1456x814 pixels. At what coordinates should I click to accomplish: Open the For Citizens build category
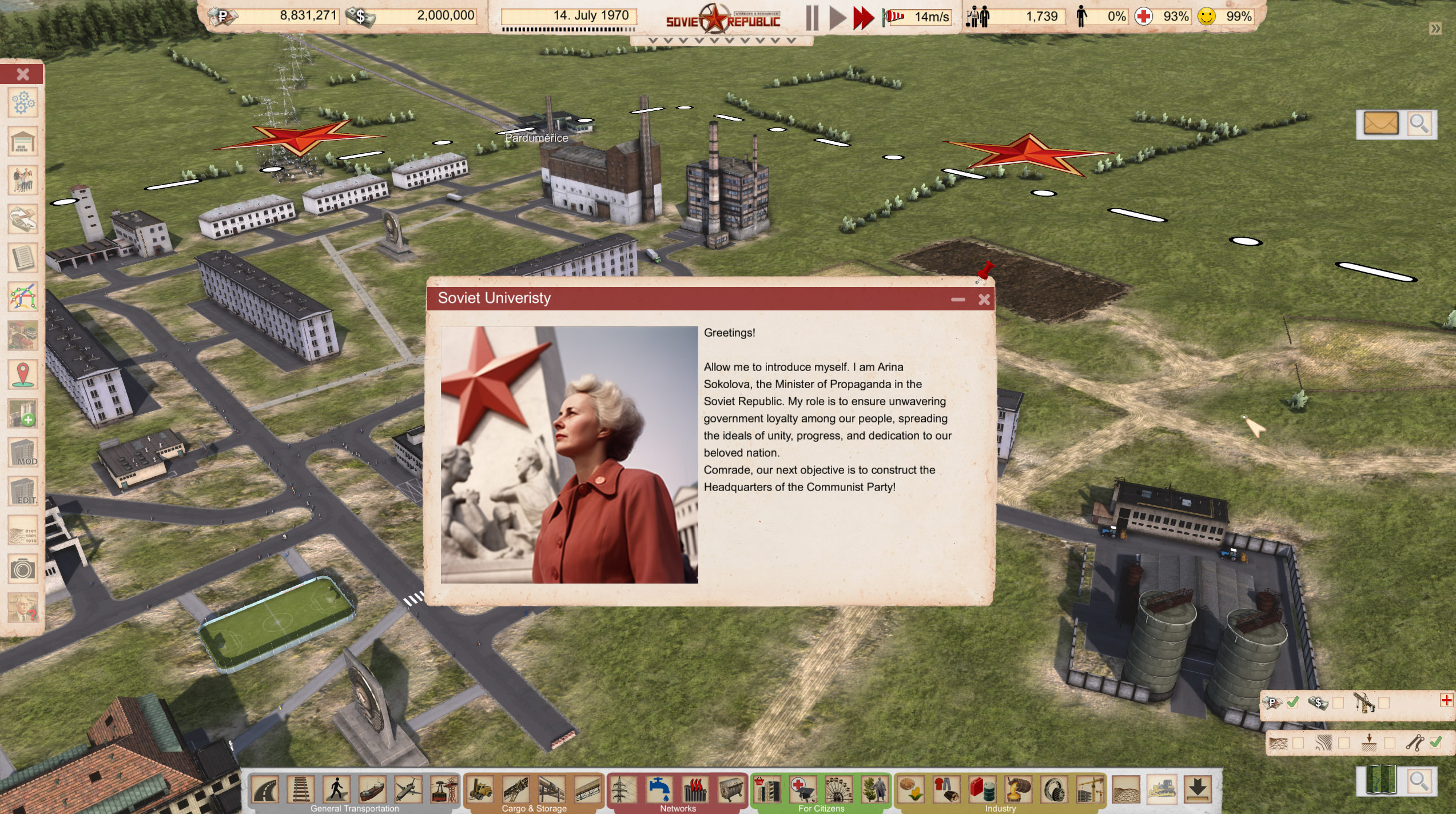coord(822,809)
